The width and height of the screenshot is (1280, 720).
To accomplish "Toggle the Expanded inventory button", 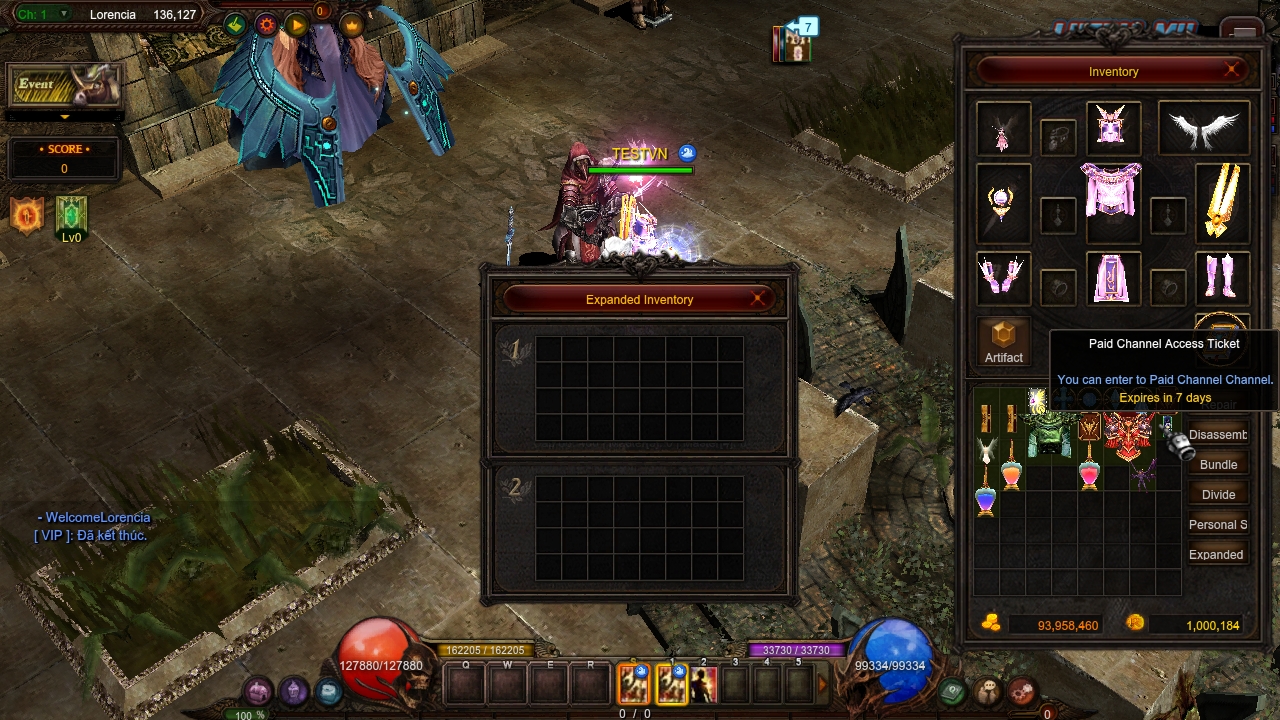I will point(1216,555).
